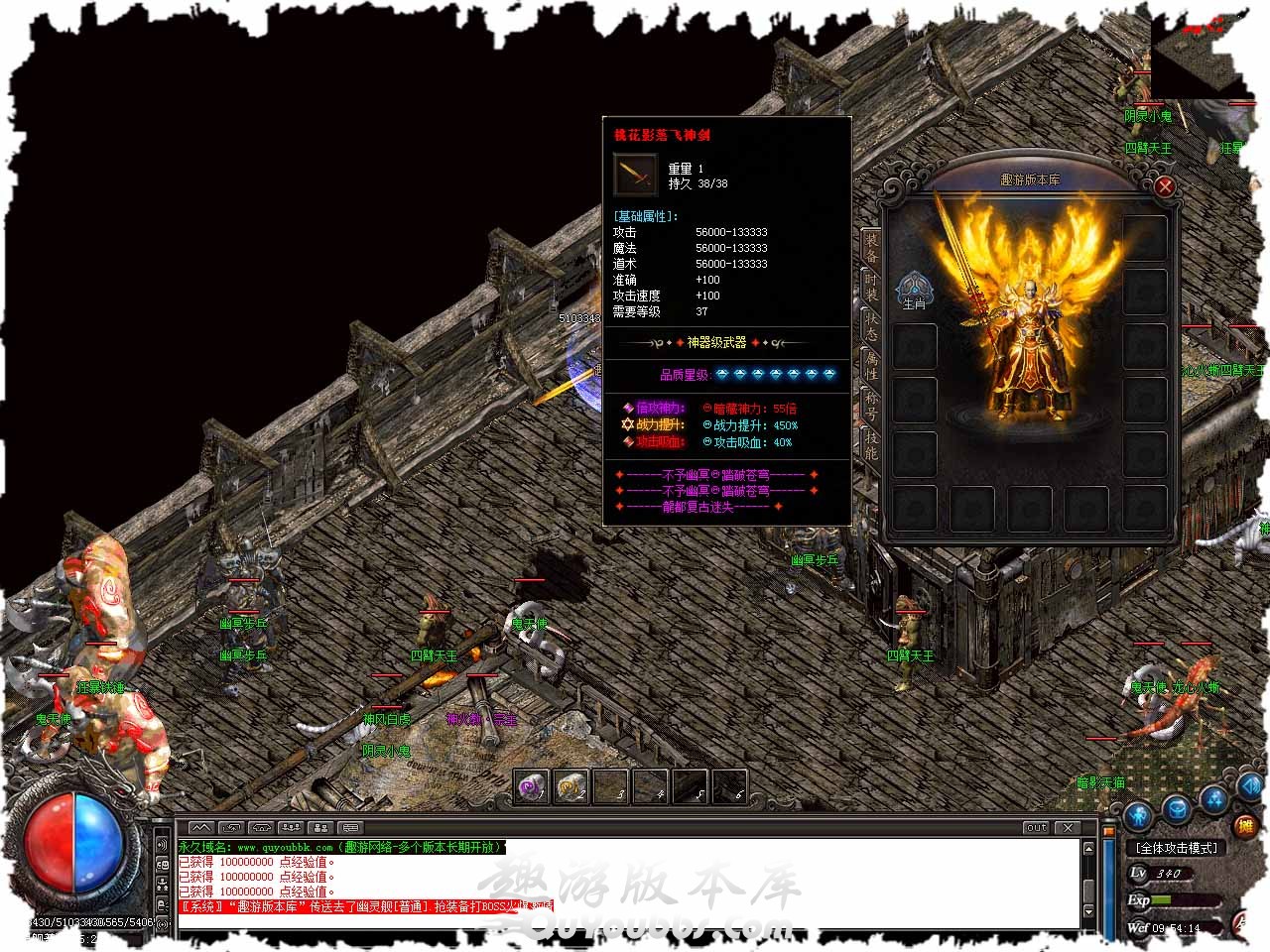Click the chat window 'out' button
This screenshot has height=952, width=1270.
pyautogui.click(x=1036, y=827)
